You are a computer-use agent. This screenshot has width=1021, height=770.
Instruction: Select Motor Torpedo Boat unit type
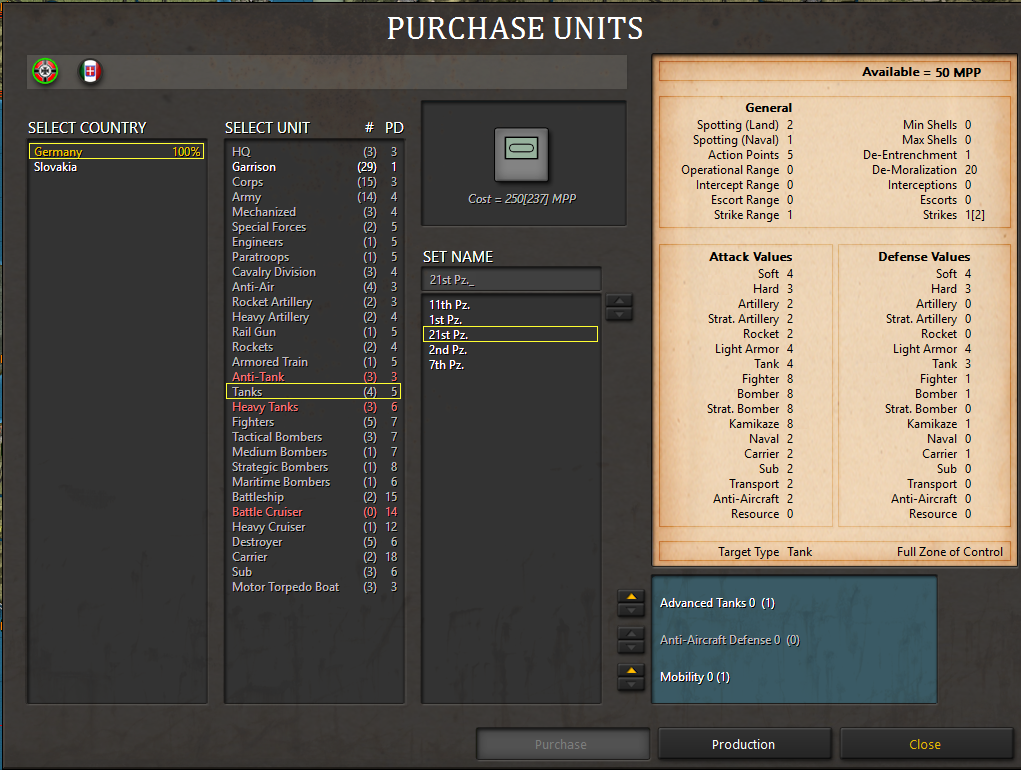coord(285,587)
